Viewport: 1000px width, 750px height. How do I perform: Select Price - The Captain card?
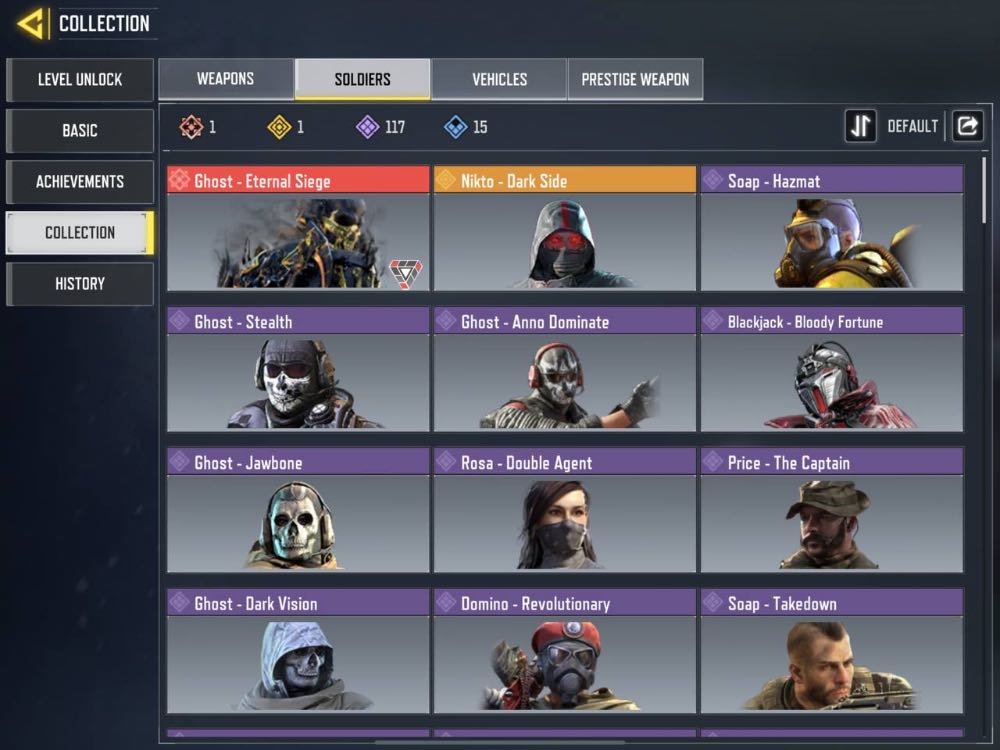click(x=832, y=510)
